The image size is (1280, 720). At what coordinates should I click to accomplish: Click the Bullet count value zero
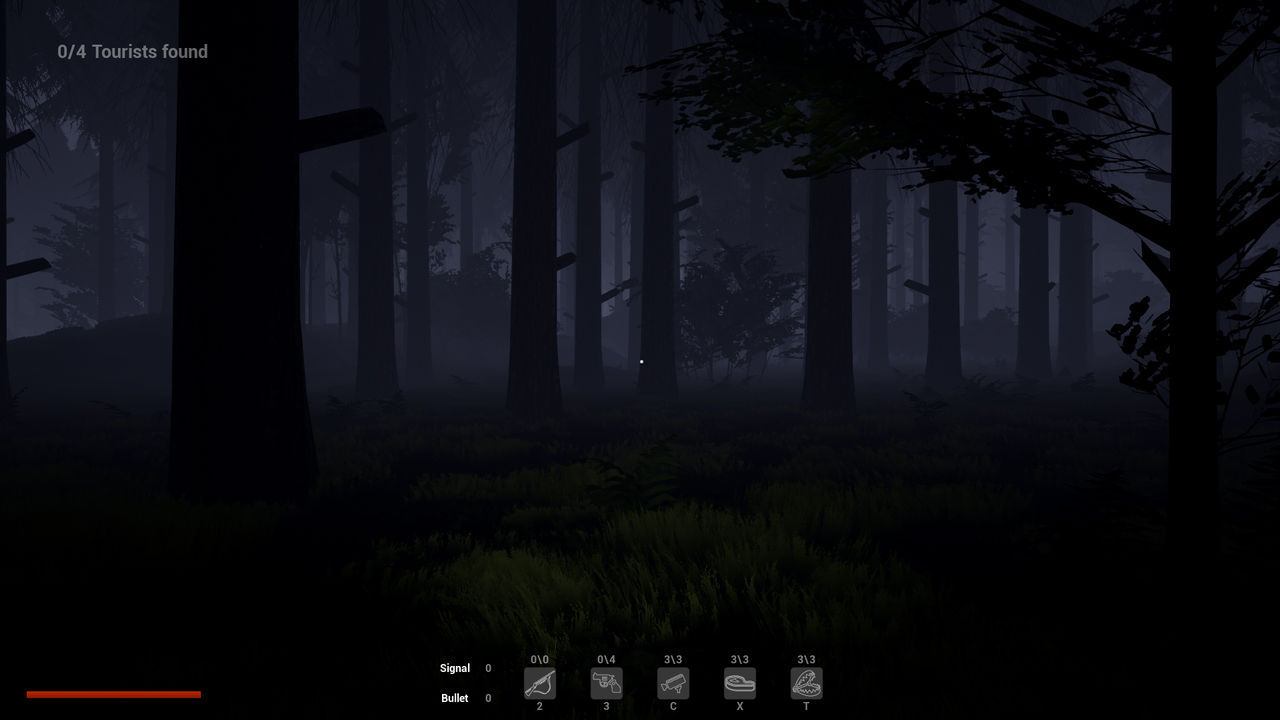[488, 698]
